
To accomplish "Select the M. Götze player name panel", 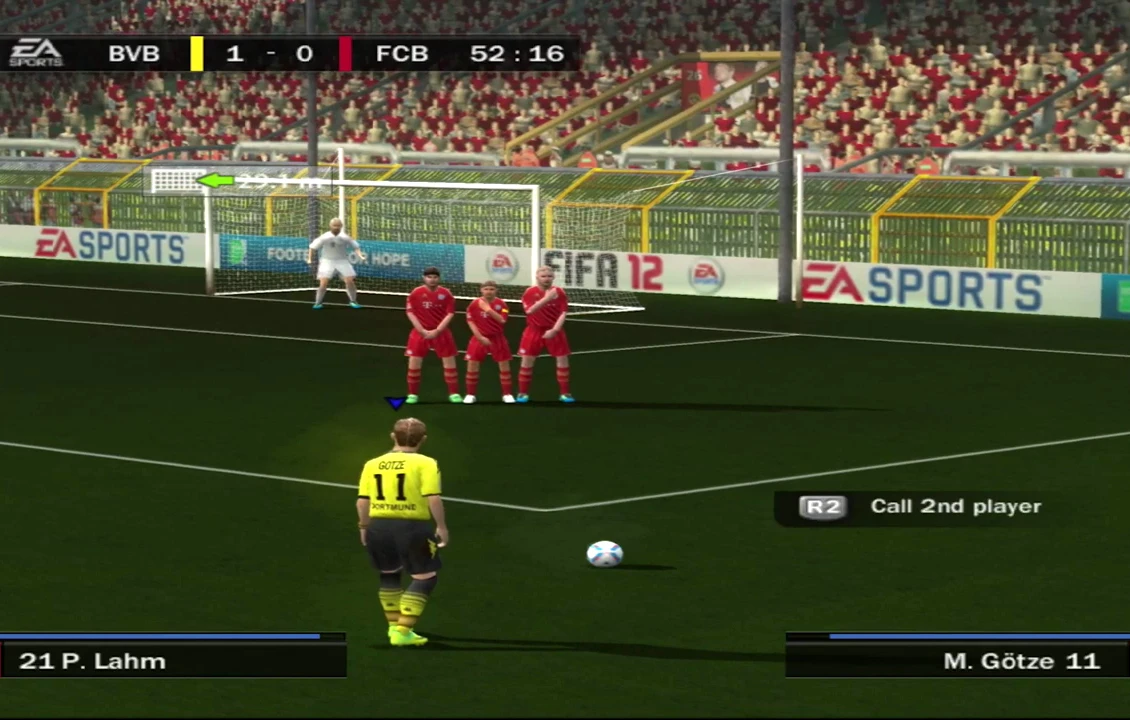I will 957,660.
